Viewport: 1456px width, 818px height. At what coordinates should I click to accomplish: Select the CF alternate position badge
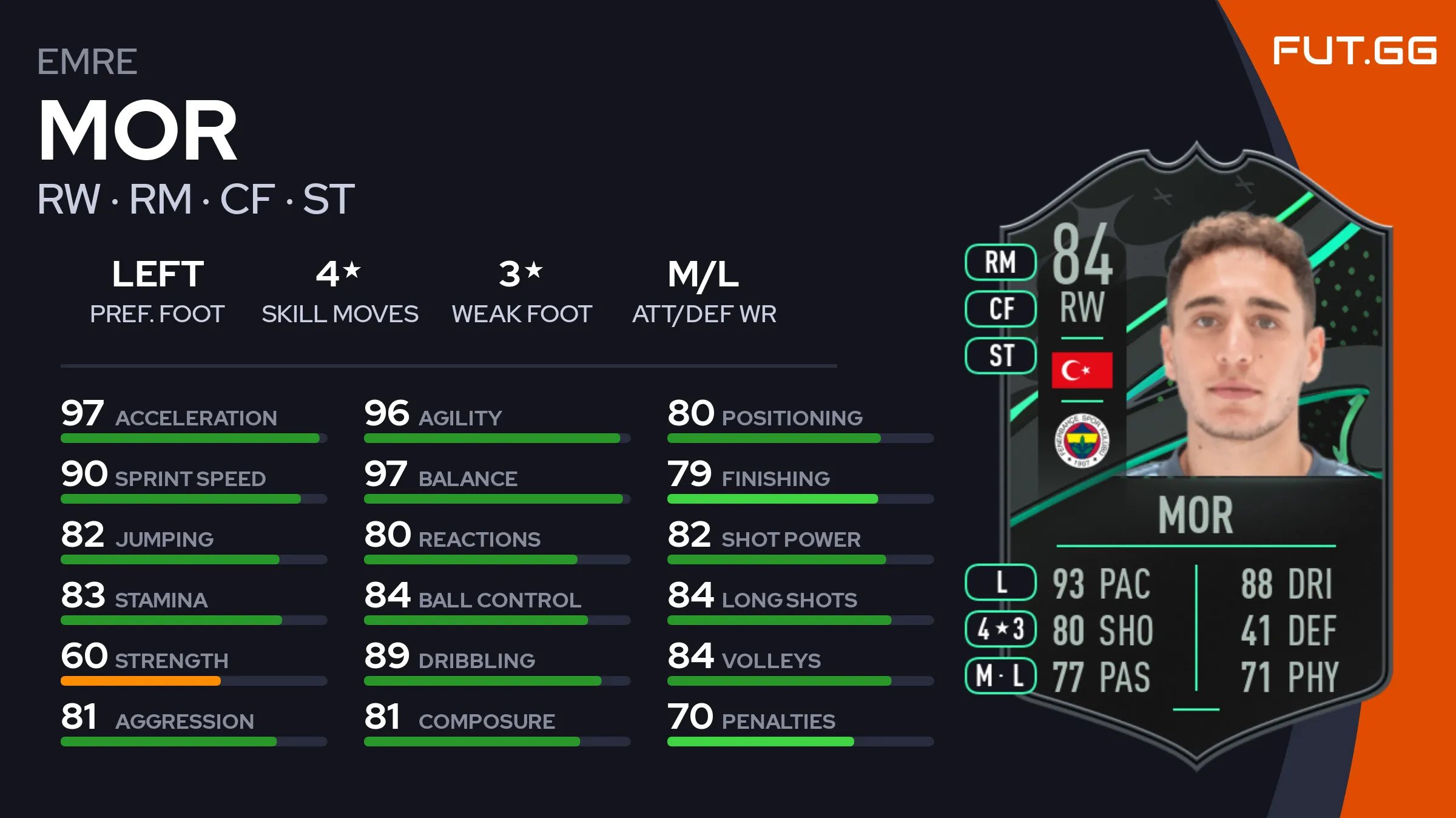click(1000, 309)
